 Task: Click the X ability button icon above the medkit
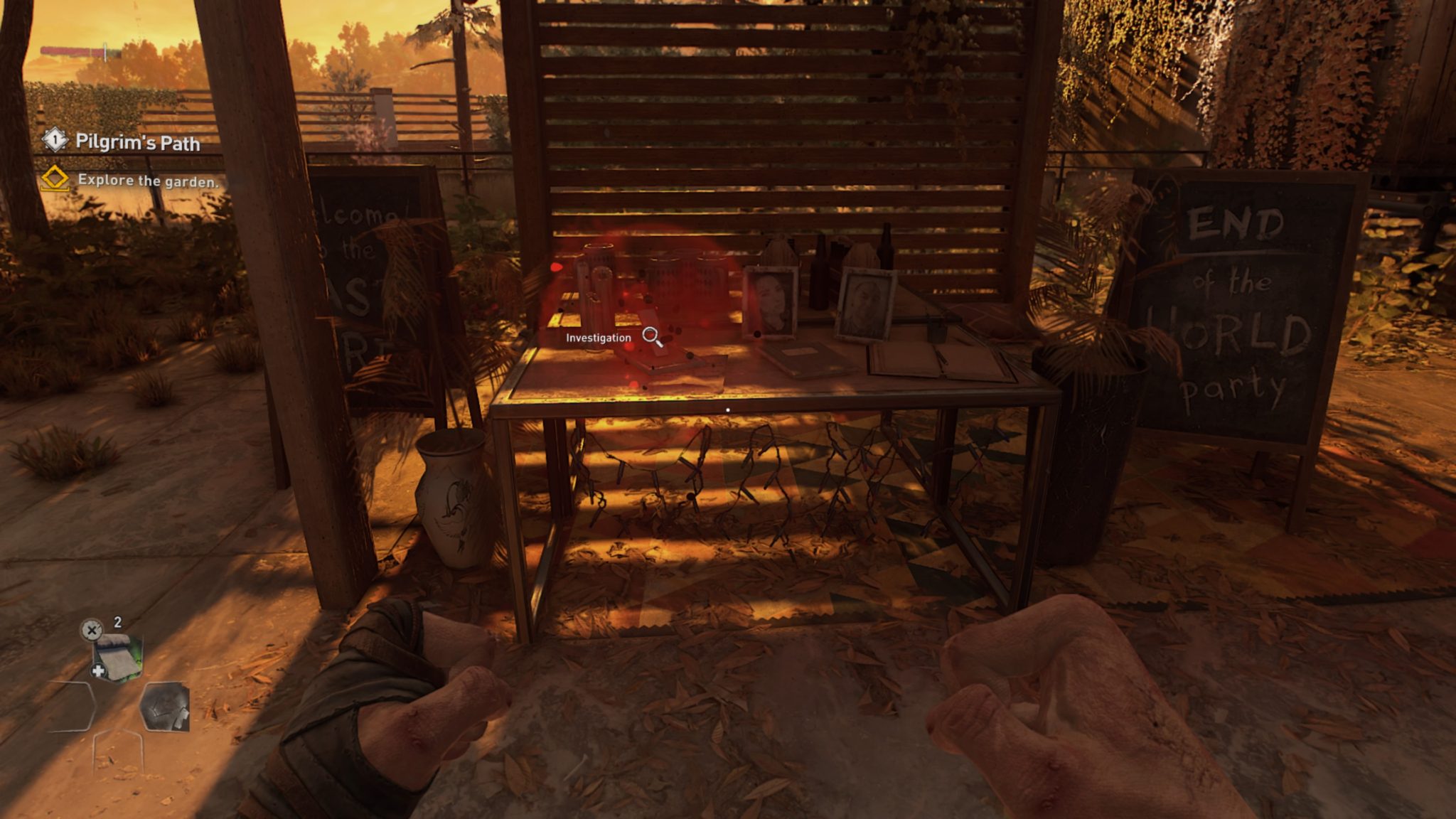(x=92, y=630)
